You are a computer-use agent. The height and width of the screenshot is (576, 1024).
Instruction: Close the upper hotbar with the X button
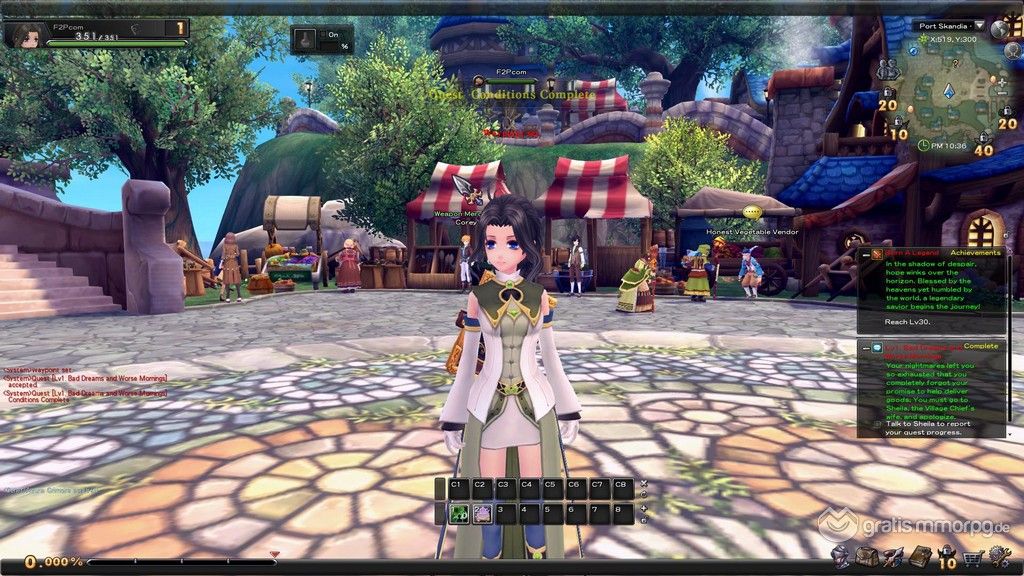(643, 482)
